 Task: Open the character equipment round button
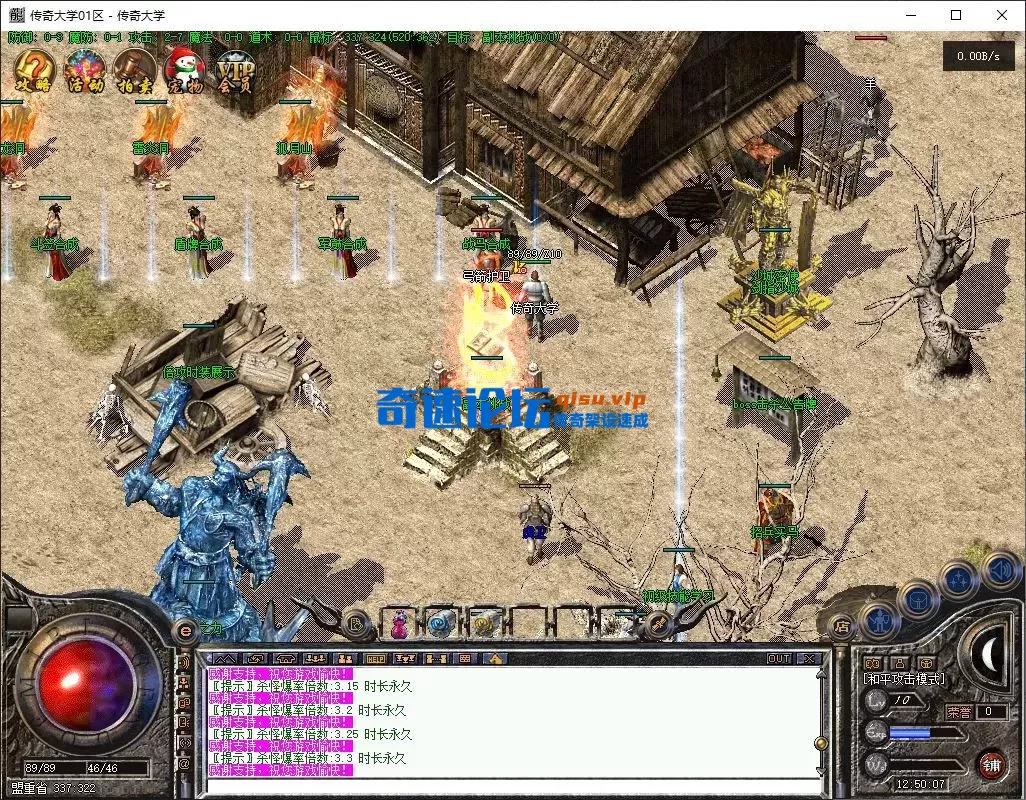click(878, 620)
